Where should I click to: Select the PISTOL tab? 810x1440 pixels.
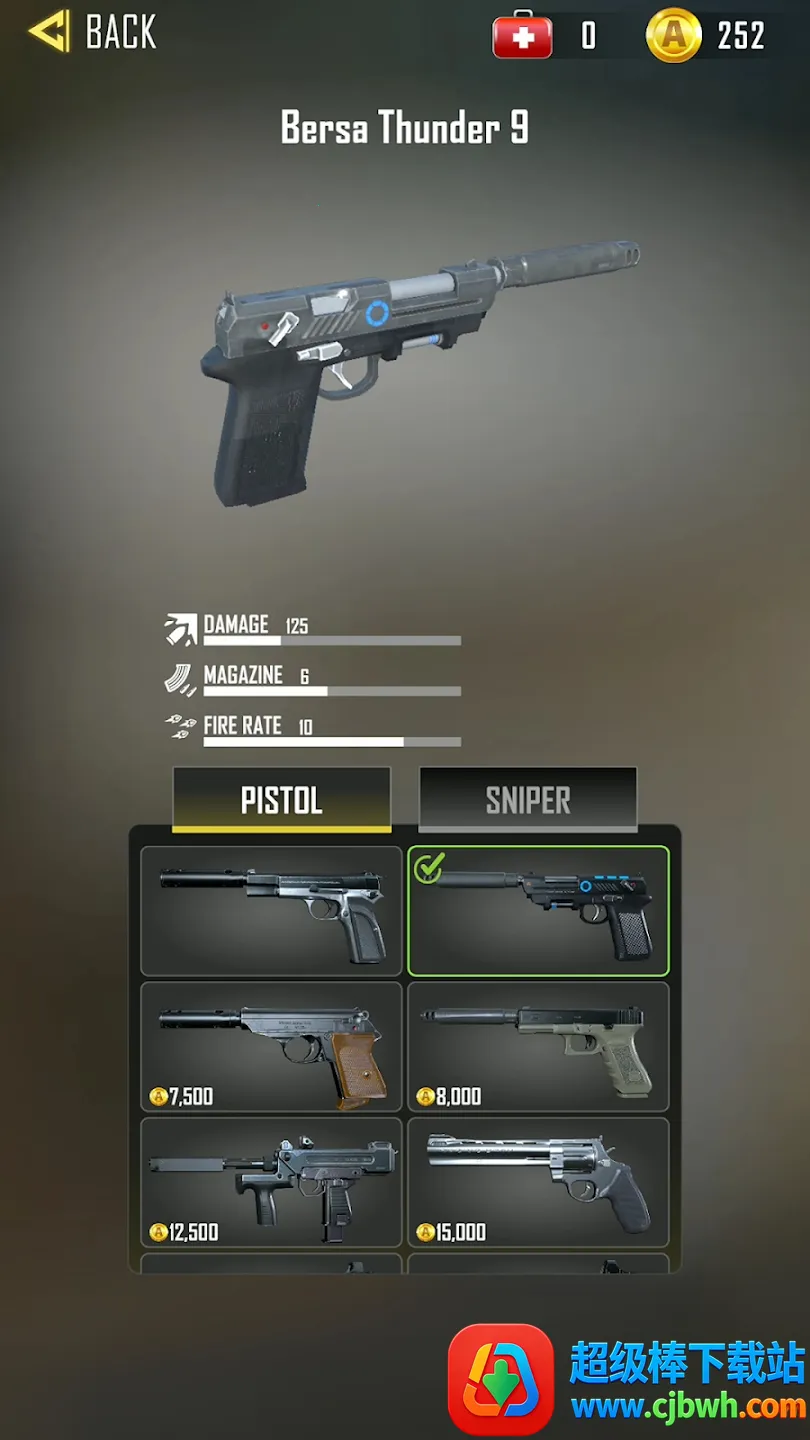[x=281, y=799]
